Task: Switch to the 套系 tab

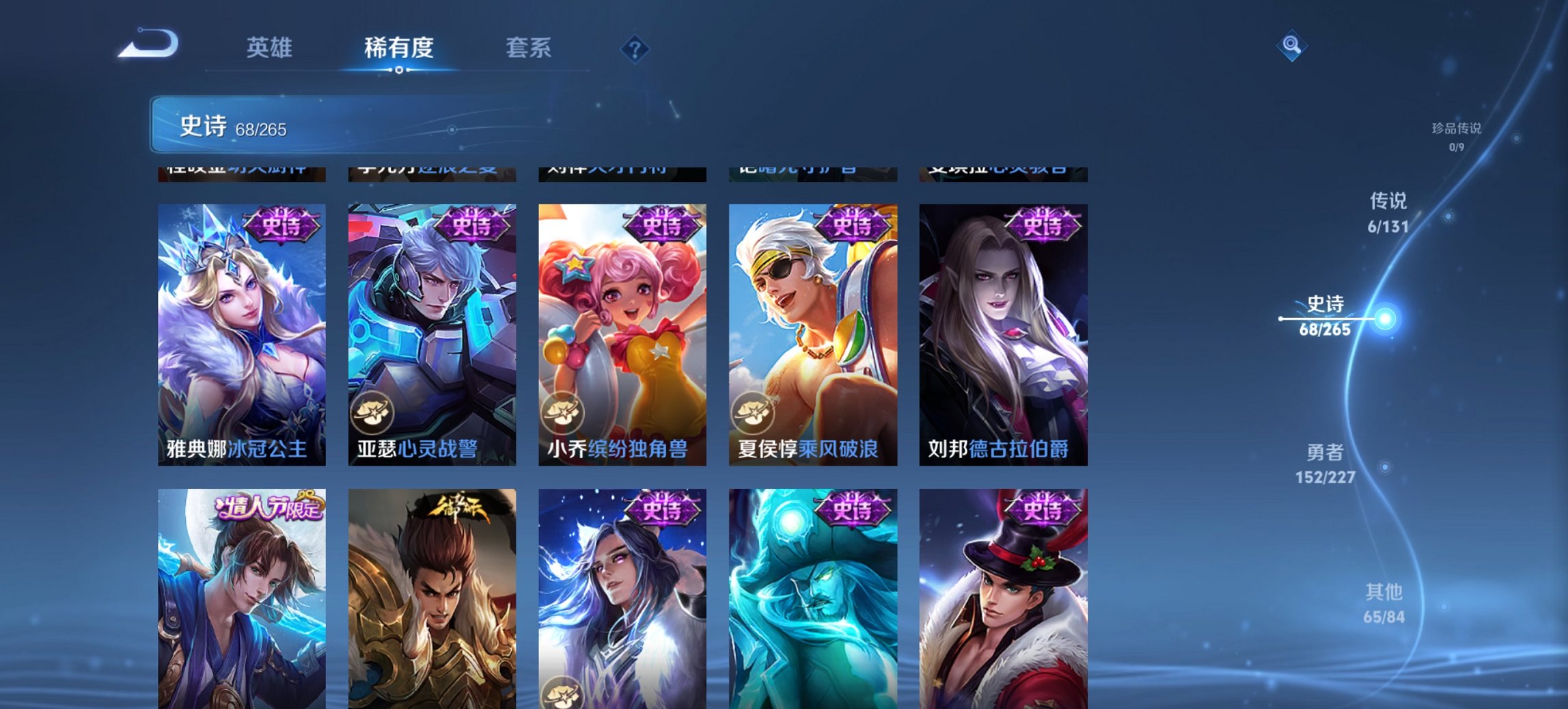Action: click(x=529, y=48)
